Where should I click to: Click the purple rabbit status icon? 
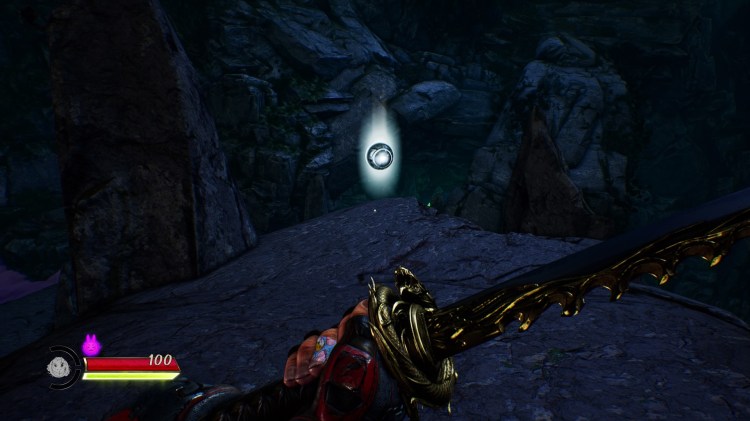coord(91,345)
